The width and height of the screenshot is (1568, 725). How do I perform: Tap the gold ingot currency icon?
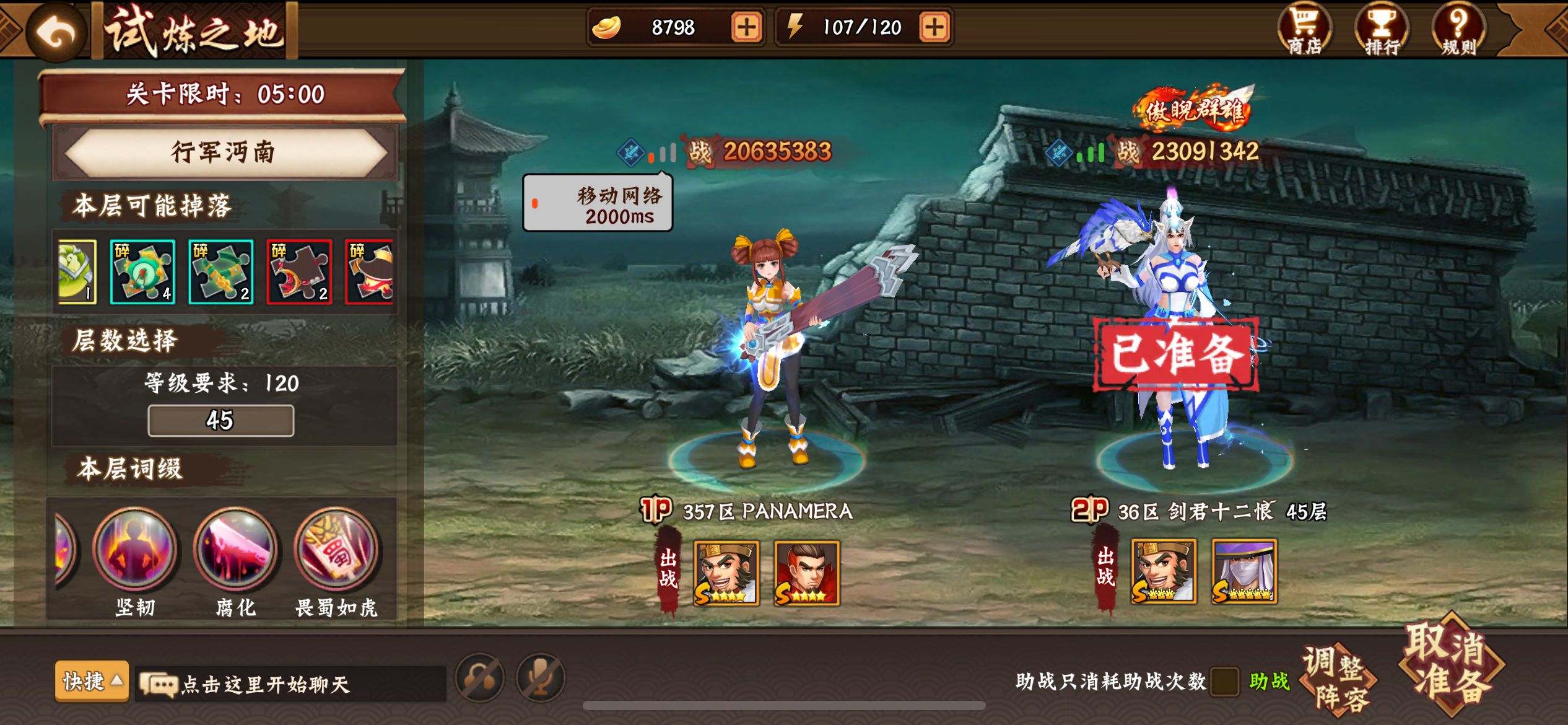607,26
